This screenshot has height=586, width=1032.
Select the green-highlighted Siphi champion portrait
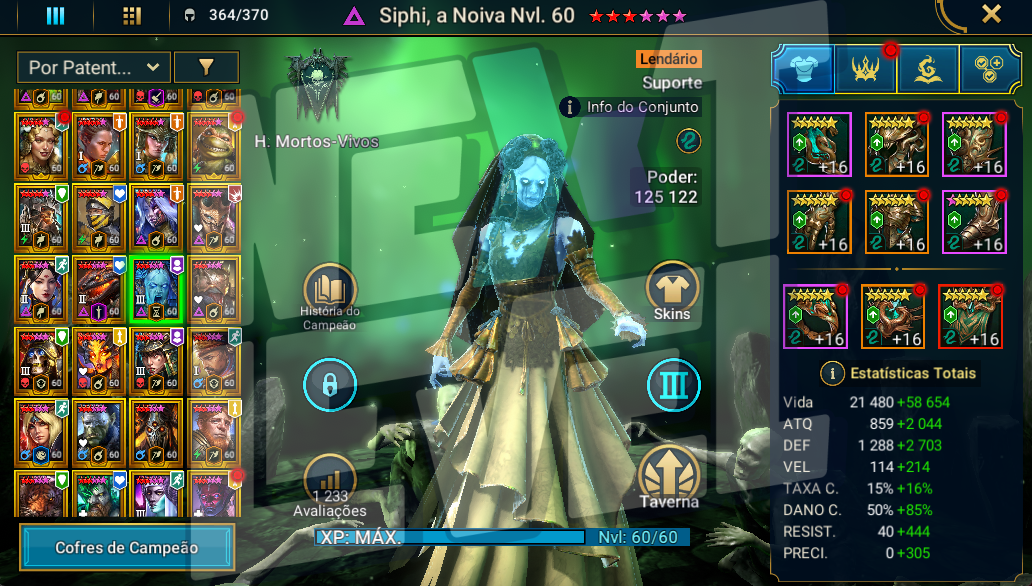click(x=155, y=288)
